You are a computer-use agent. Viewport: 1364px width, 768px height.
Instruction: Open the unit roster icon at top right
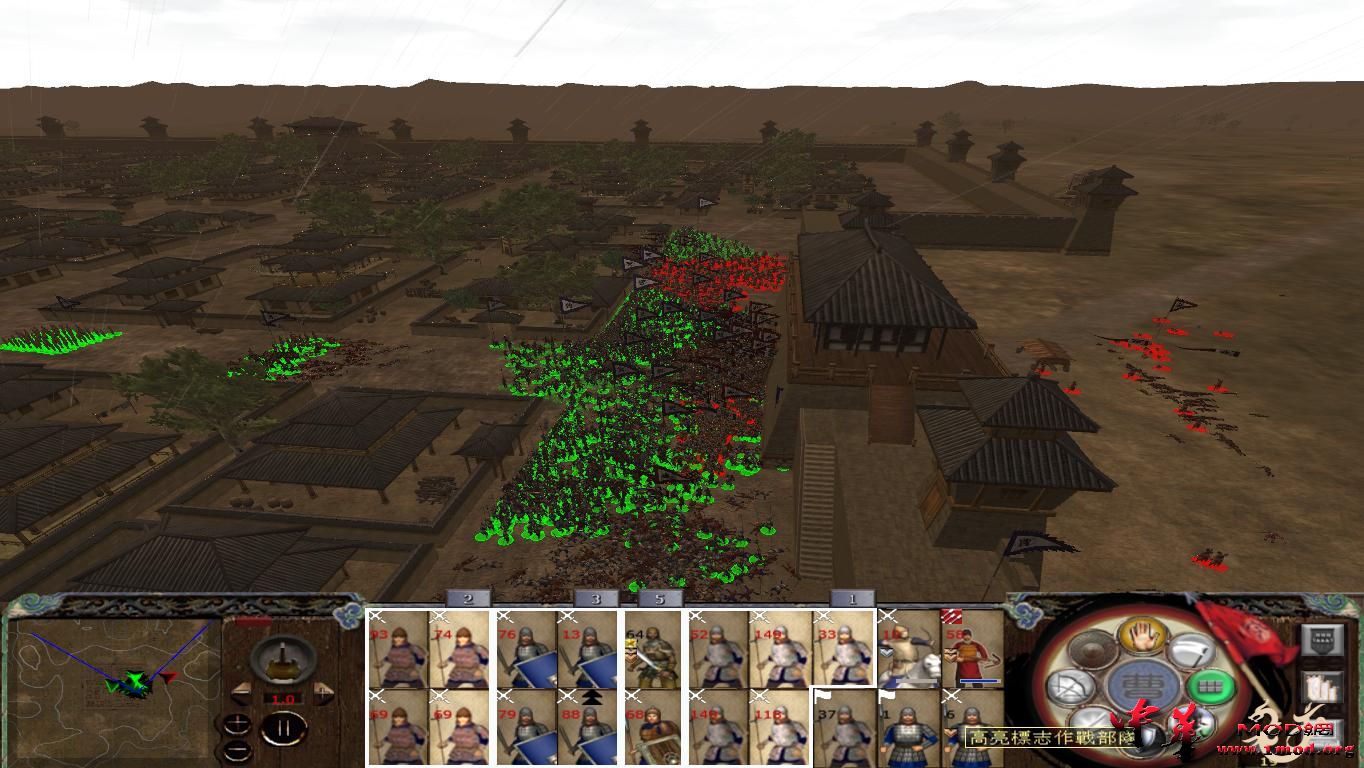point(1320,639)
